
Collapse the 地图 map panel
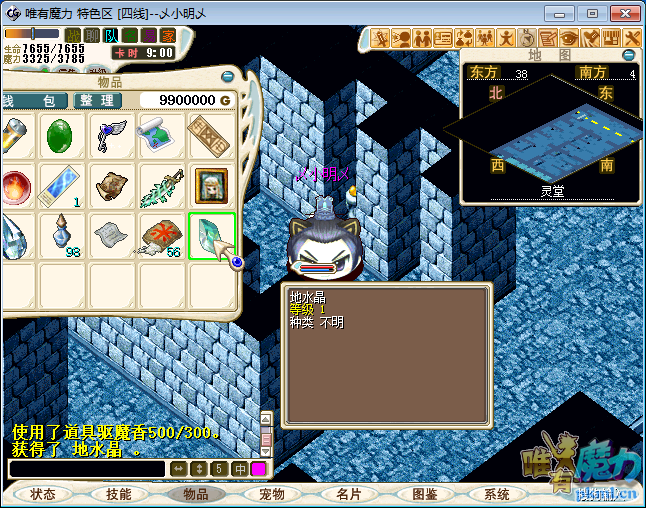(x=629, y=55)
